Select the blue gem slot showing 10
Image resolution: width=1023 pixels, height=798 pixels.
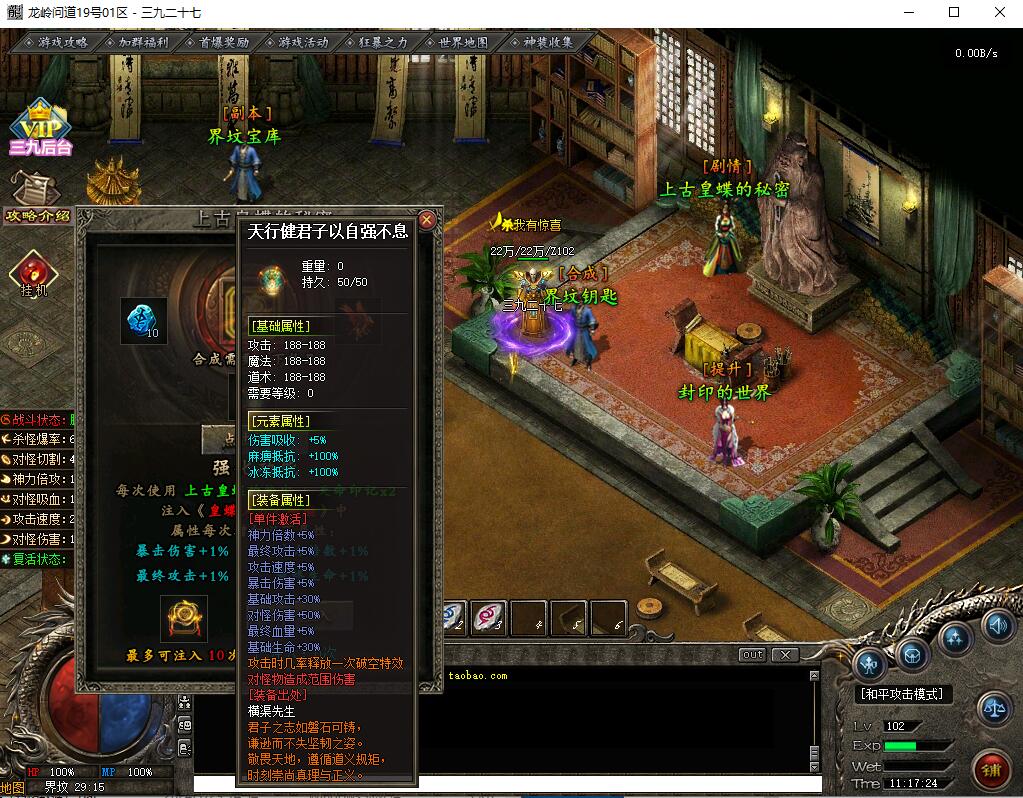pos(143,319)
